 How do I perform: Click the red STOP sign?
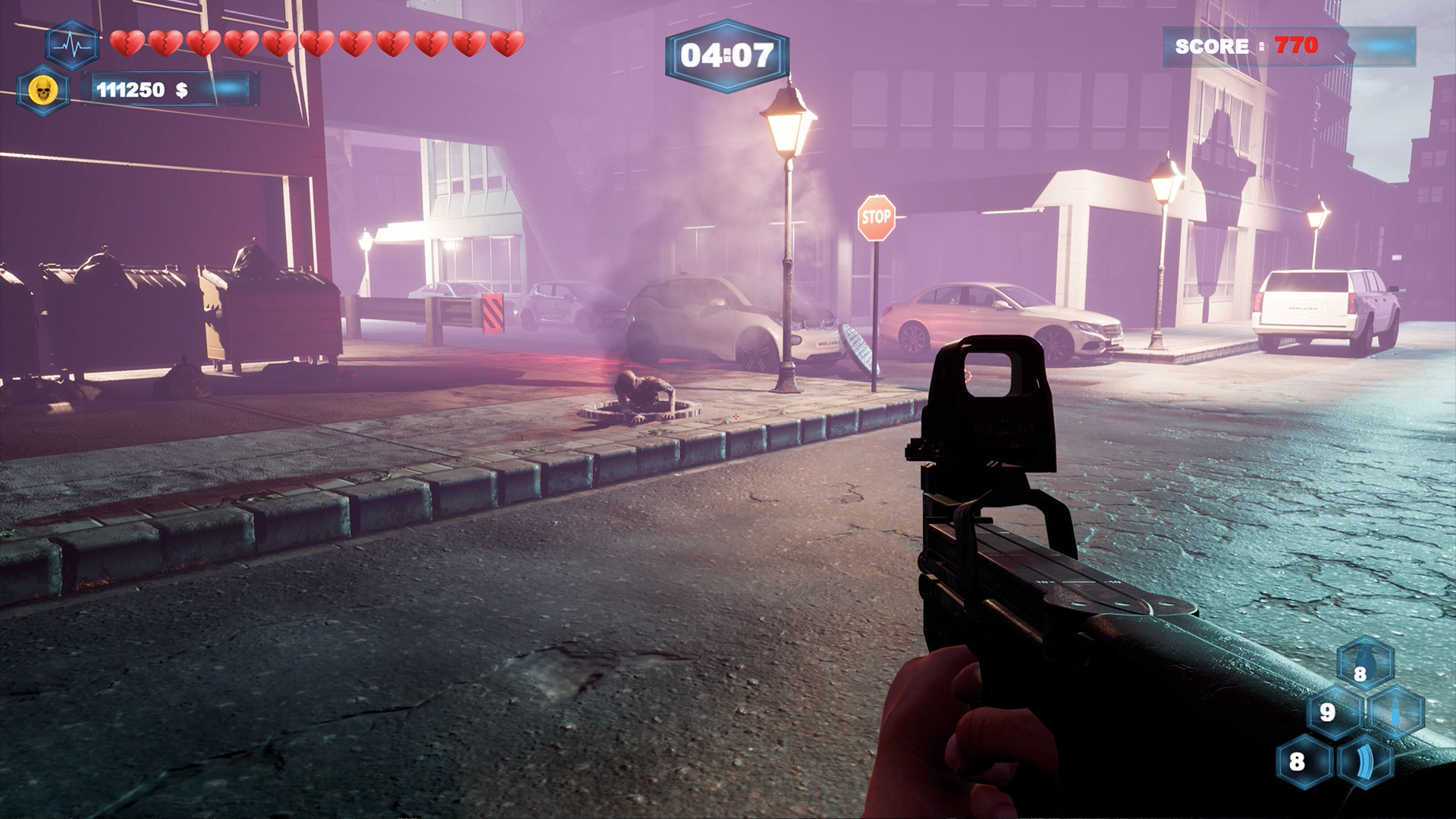876,218
